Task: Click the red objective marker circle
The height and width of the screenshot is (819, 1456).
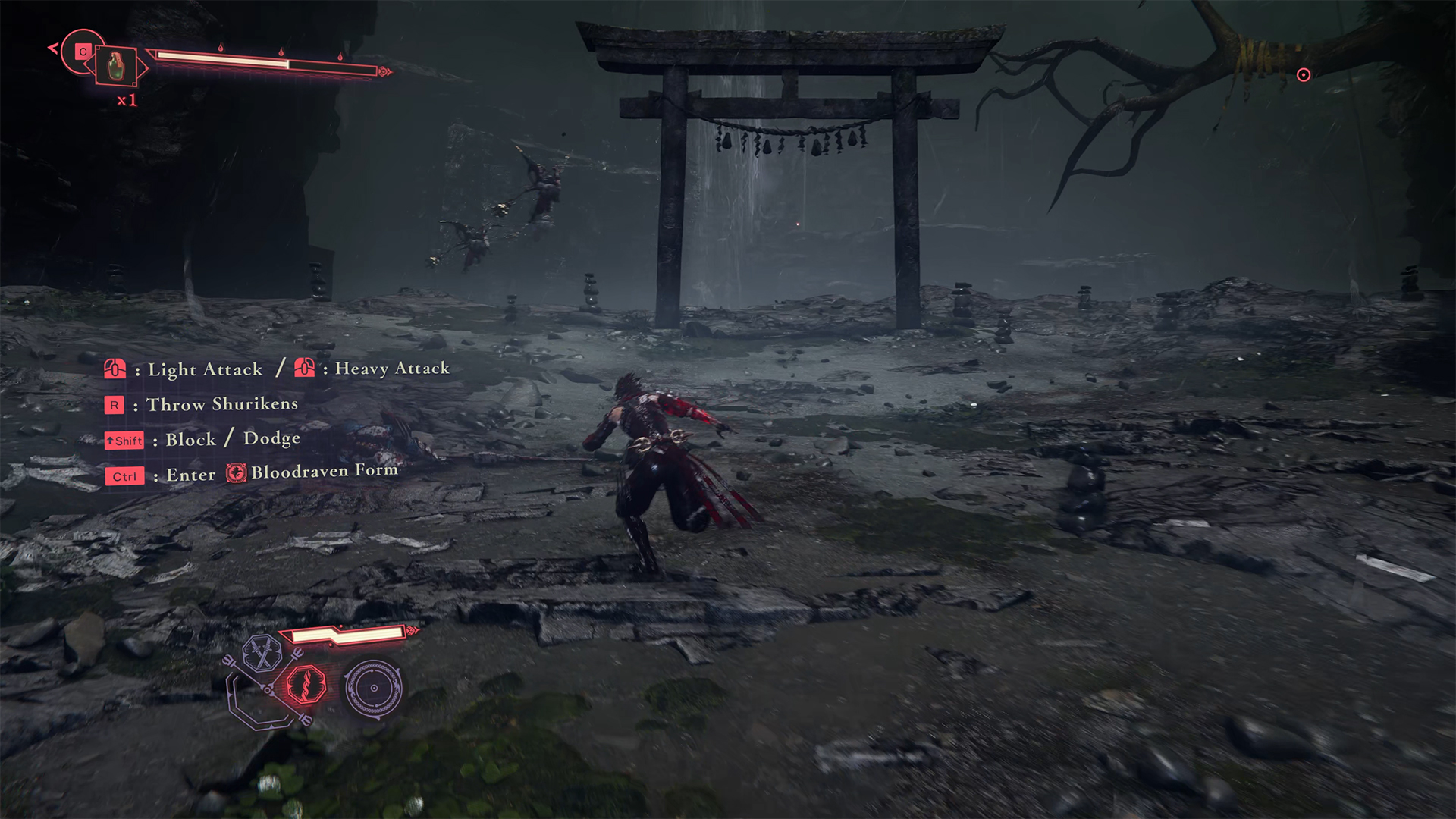Action: (x=1304, y=75)
